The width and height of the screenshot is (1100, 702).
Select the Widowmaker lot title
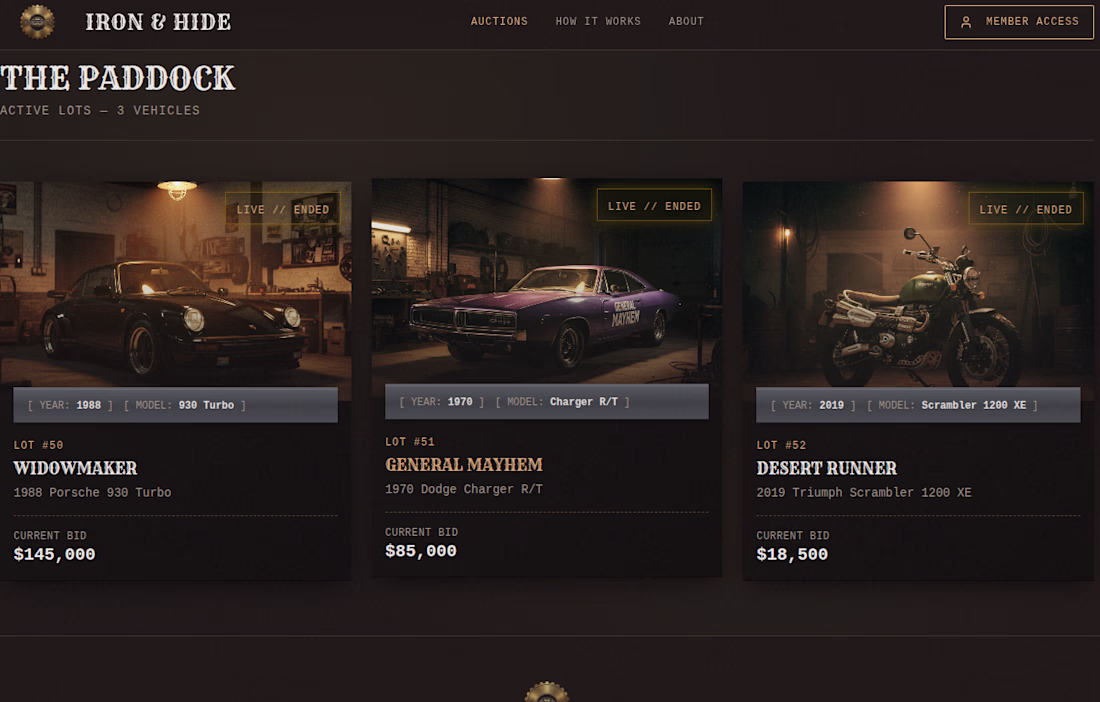(75, 468)
